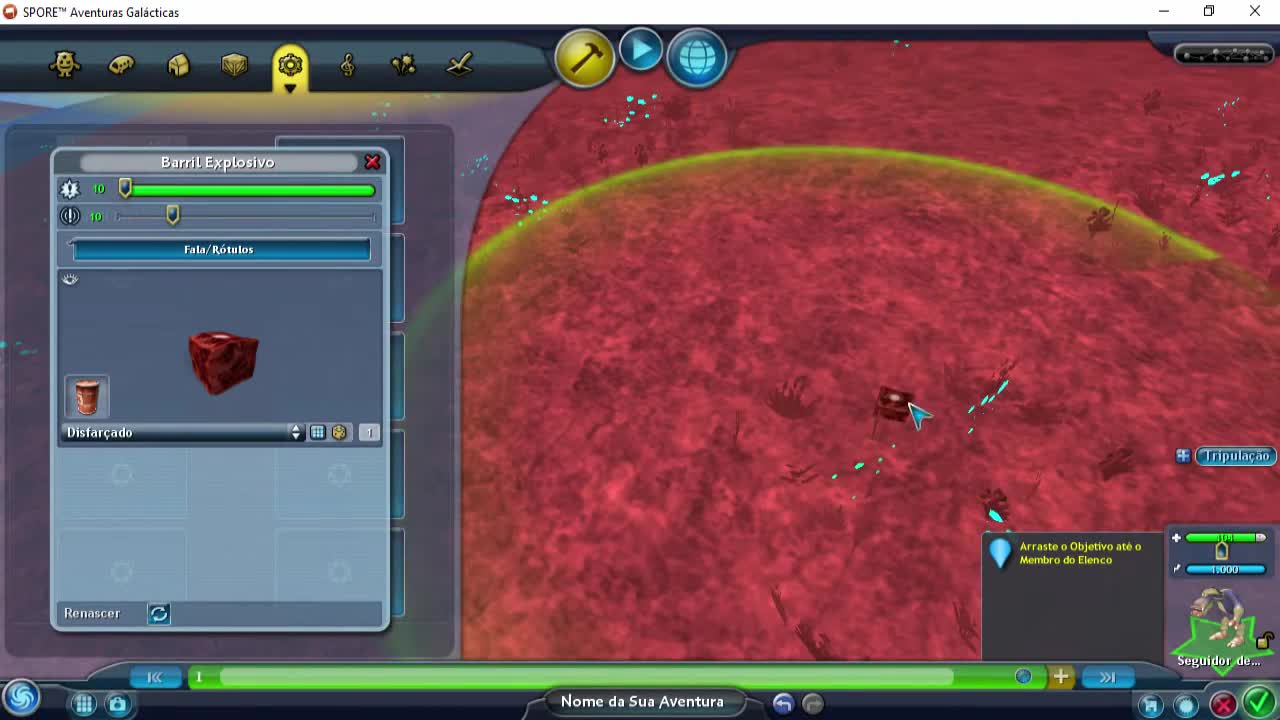
Task: Expand Tripulação with its plus icon
Action: tap(1183, 456)
